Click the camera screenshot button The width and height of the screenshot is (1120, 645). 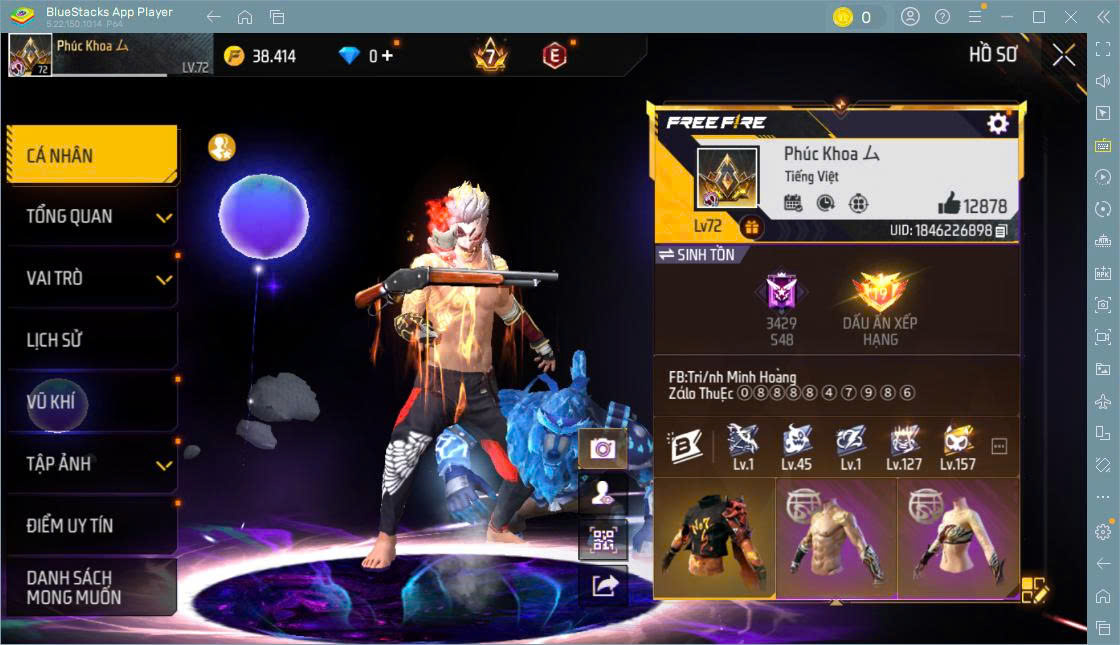[x=603, y=448]
